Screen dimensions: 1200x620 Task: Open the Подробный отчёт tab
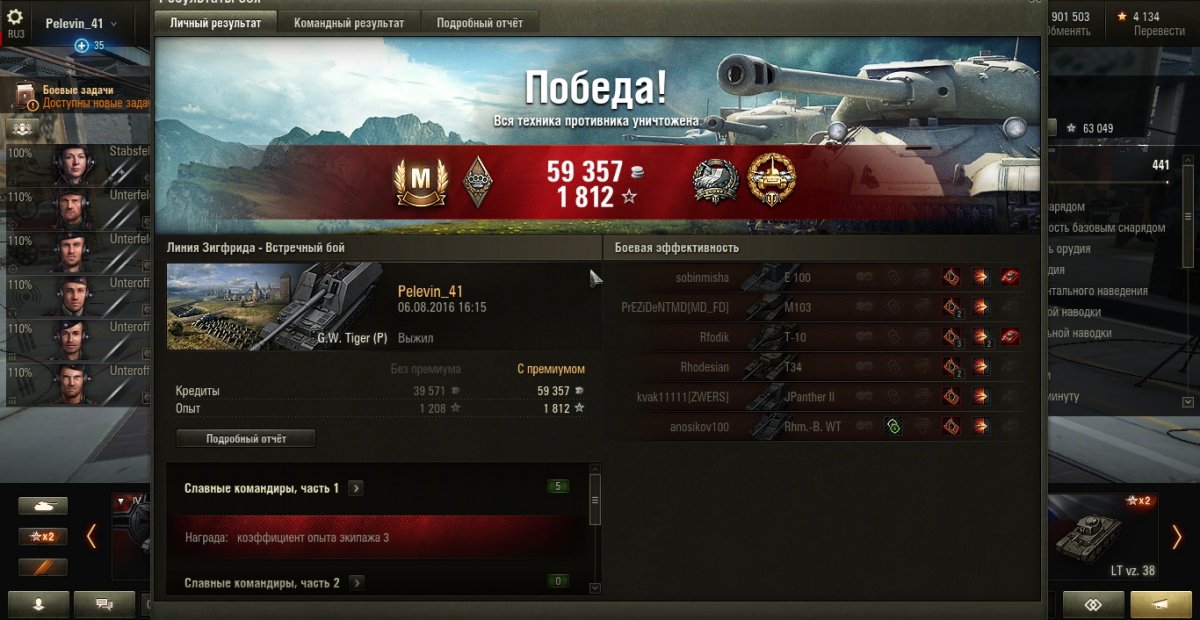pos(480,23)
